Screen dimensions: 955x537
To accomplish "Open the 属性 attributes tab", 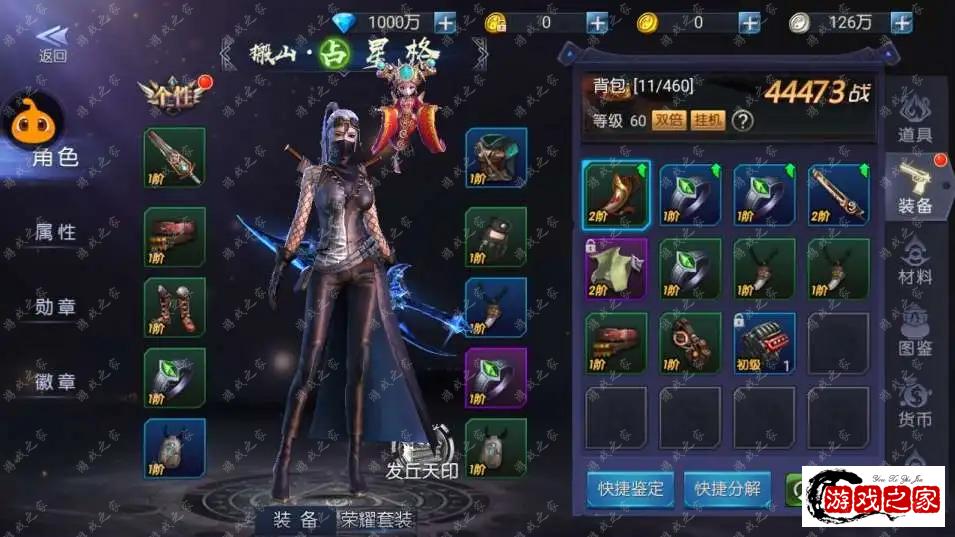I will [56, 232].
